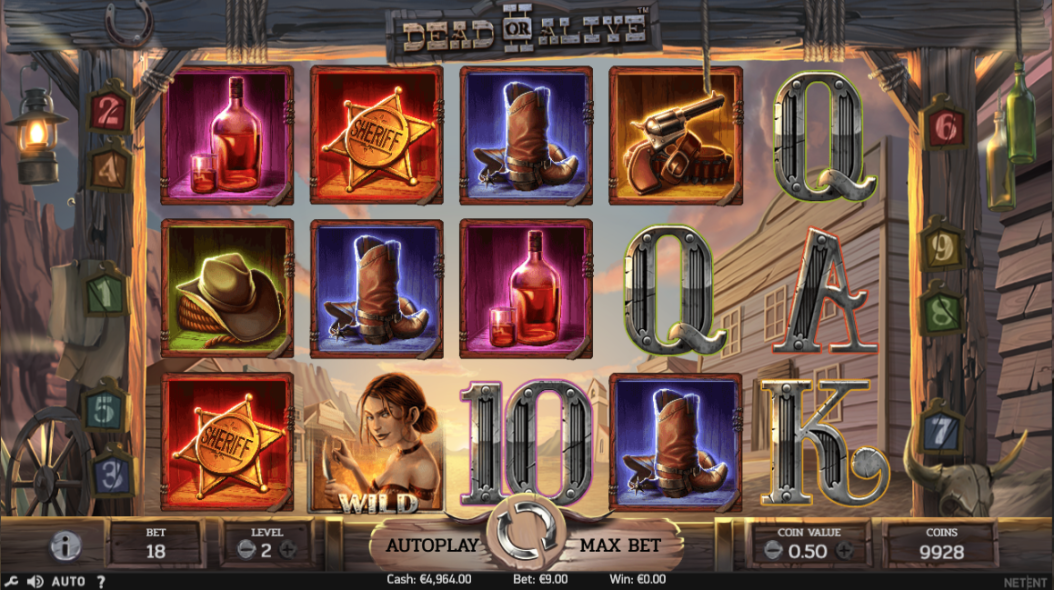Select bet line 2 marker
Image resolution: width=1054 pixels, height=590 pixels.
coord(108,112)
